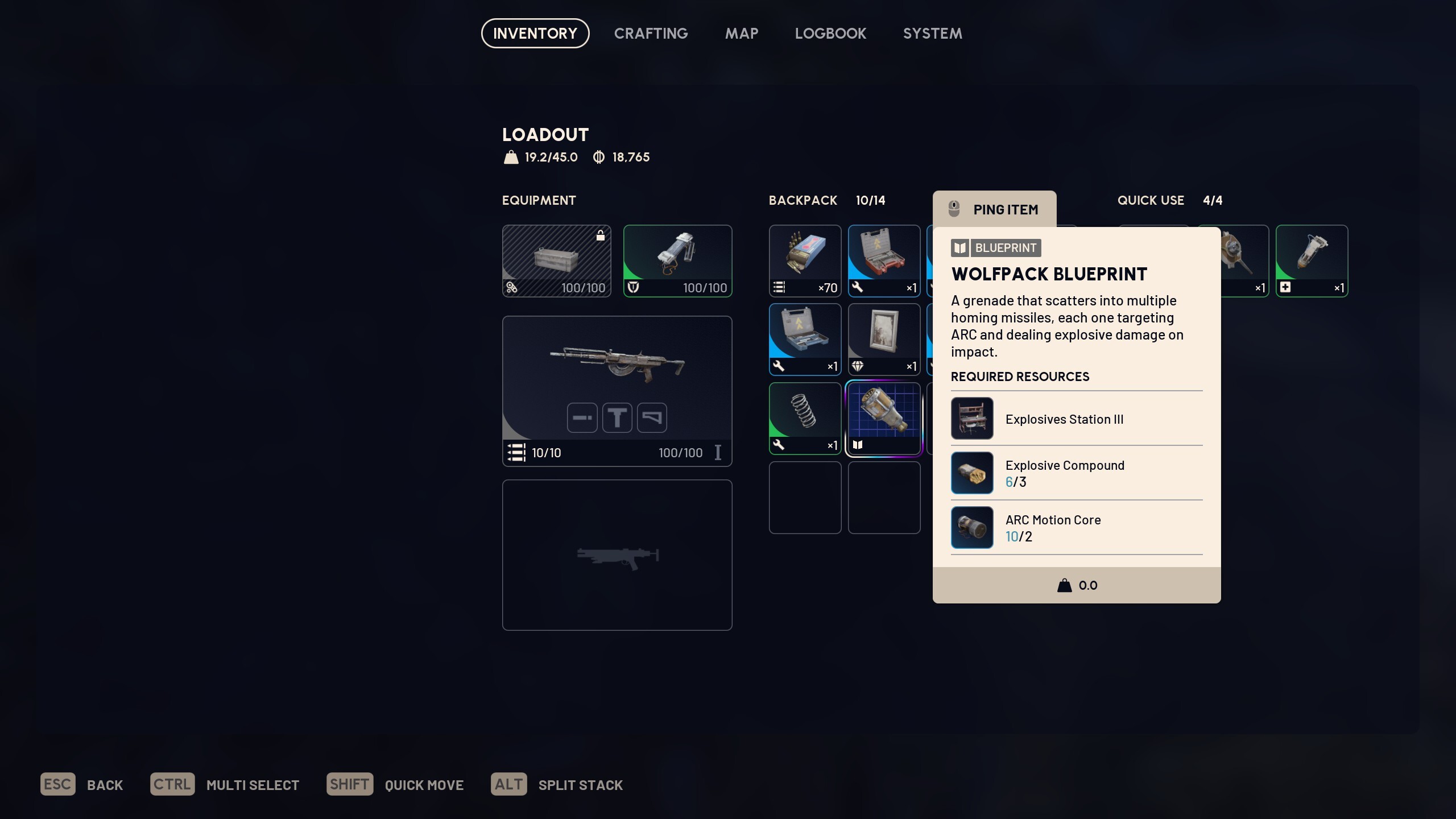The height and width of the screenshot is (819, 1456).
Task: Select the healing injector quick use item
Action: [x=1312, y=260]
